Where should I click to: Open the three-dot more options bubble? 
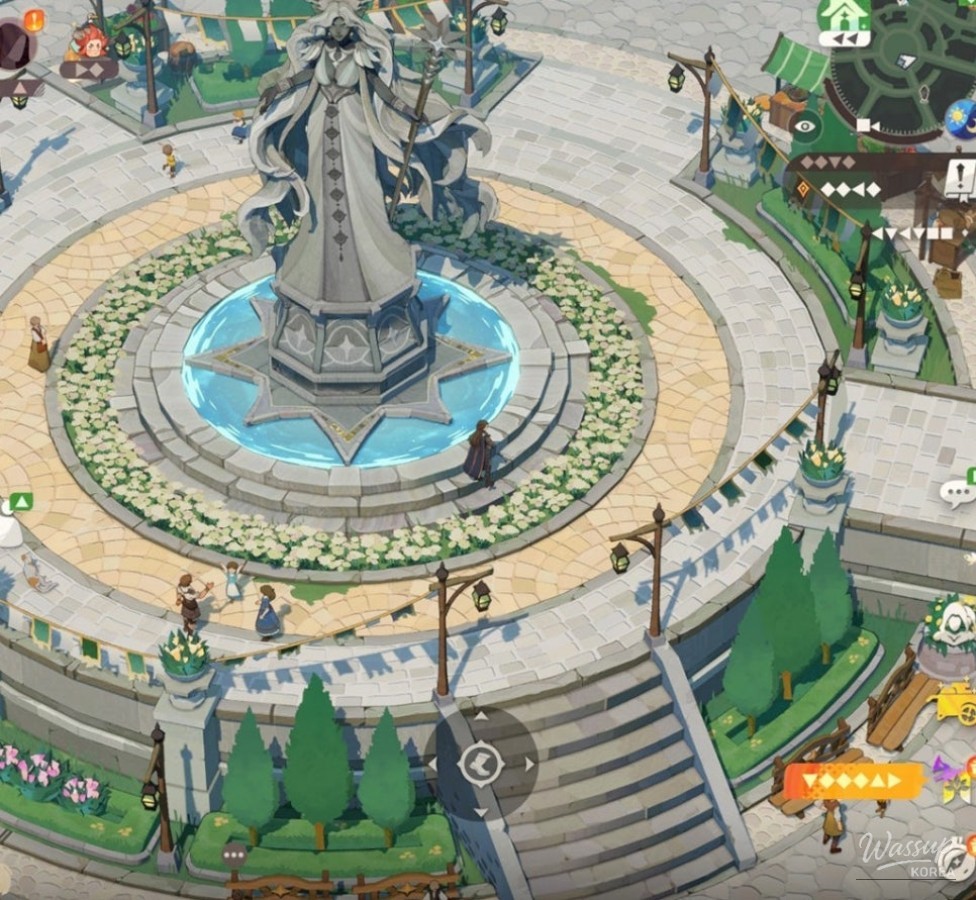click(235, 855)
